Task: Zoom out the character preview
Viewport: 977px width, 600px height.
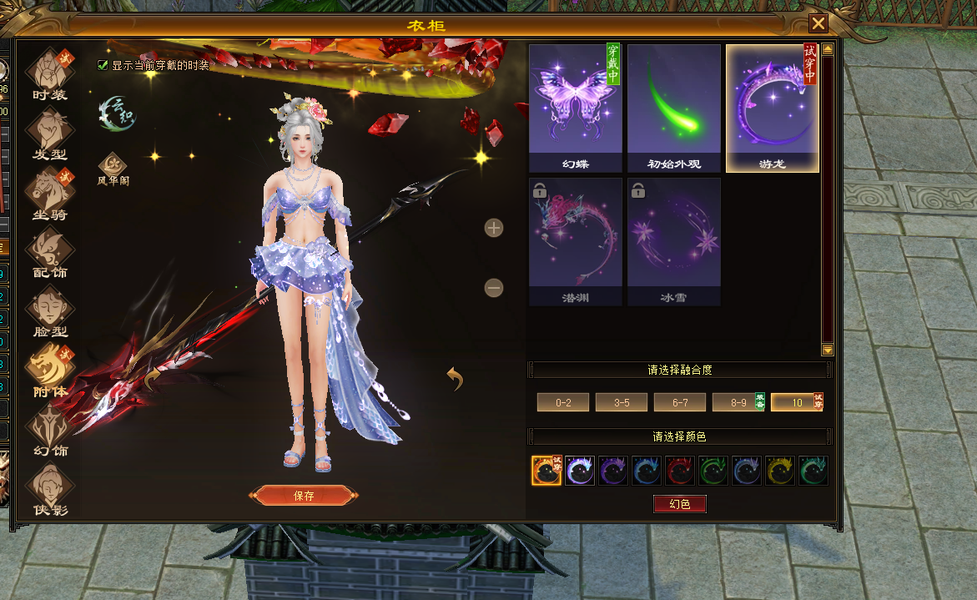Action: [x=494, y=288]
